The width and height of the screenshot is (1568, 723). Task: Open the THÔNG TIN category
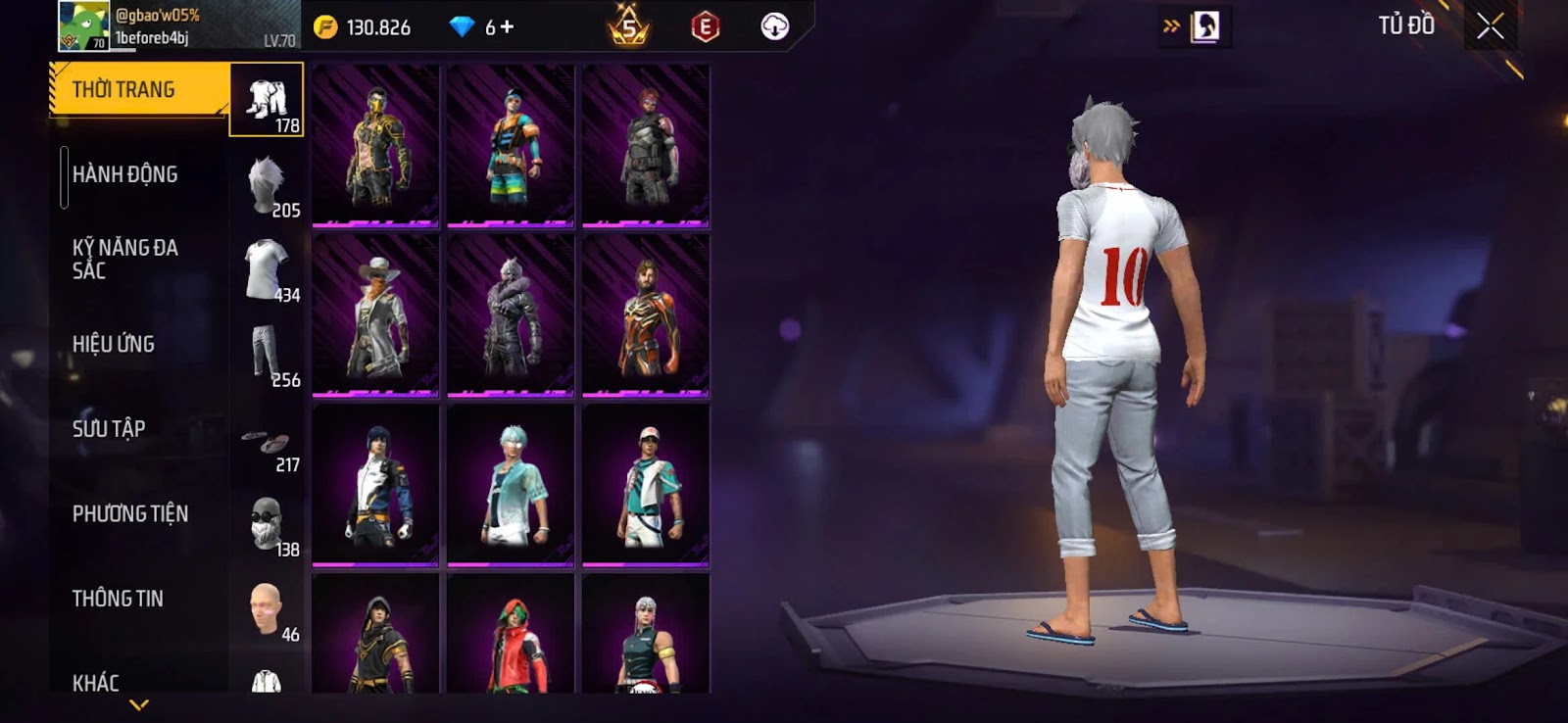[118, 598]
